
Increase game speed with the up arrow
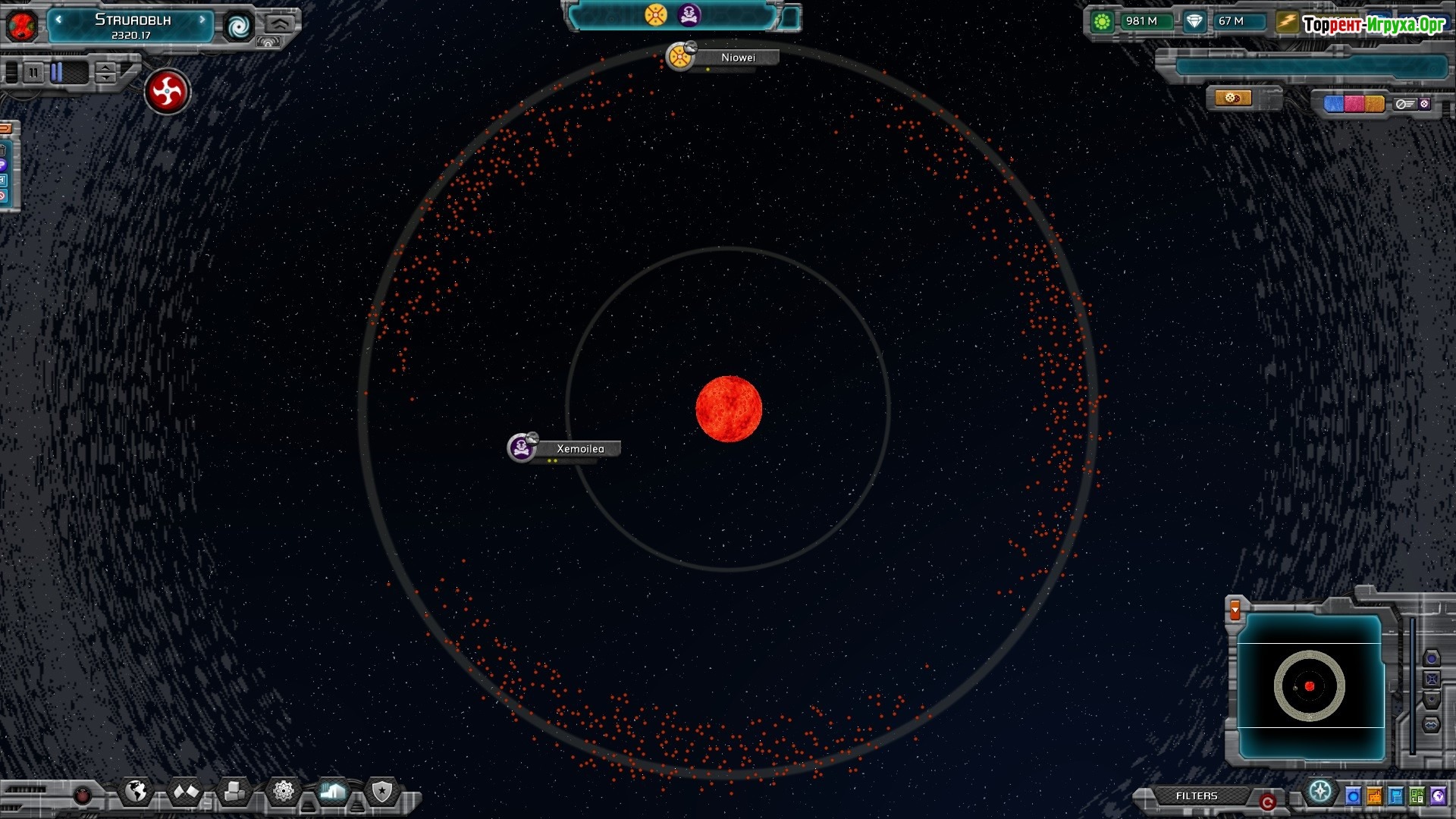(x=106, y=67)
